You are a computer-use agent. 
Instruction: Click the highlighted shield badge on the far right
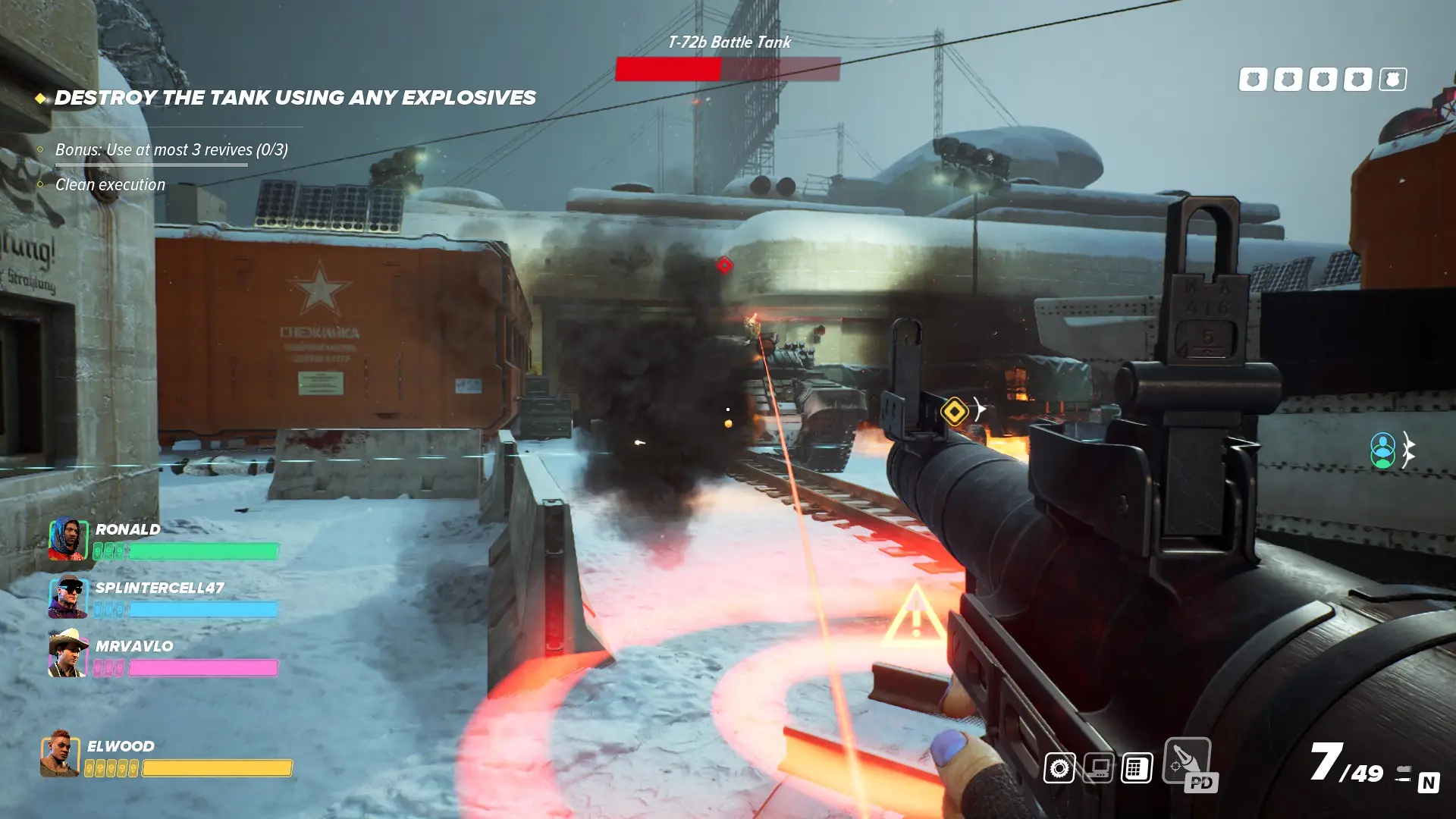(x=1392, y=78)
